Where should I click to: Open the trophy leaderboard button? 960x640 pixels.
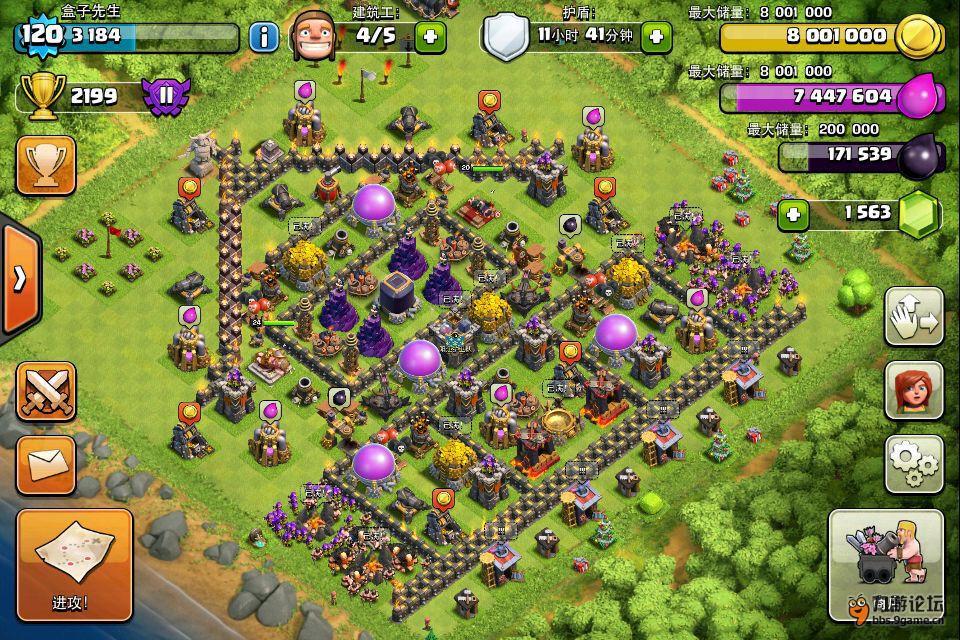tap(46, 165)
